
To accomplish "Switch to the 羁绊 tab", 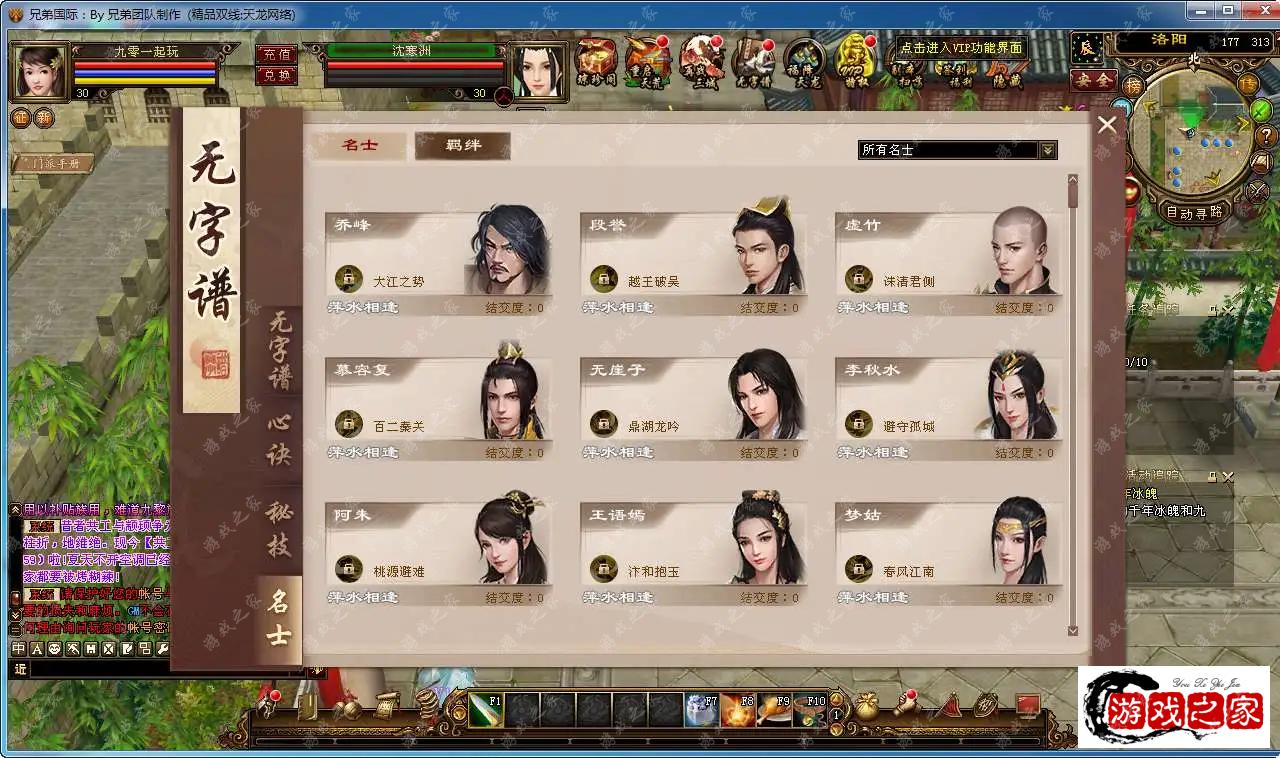I will pos(462,146).
